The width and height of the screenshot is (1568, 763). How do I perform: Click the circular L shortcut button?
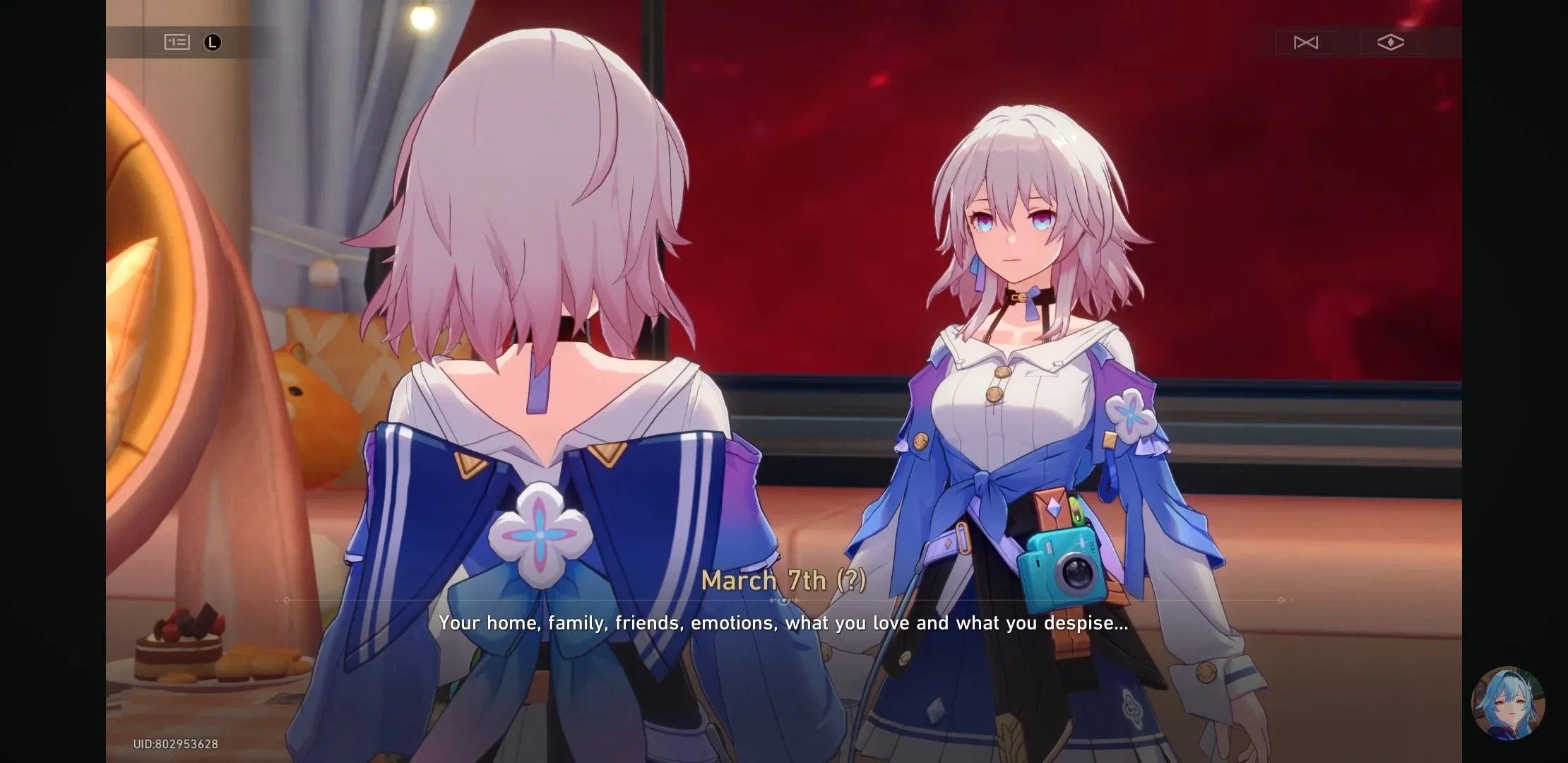(x=213, y=42)
